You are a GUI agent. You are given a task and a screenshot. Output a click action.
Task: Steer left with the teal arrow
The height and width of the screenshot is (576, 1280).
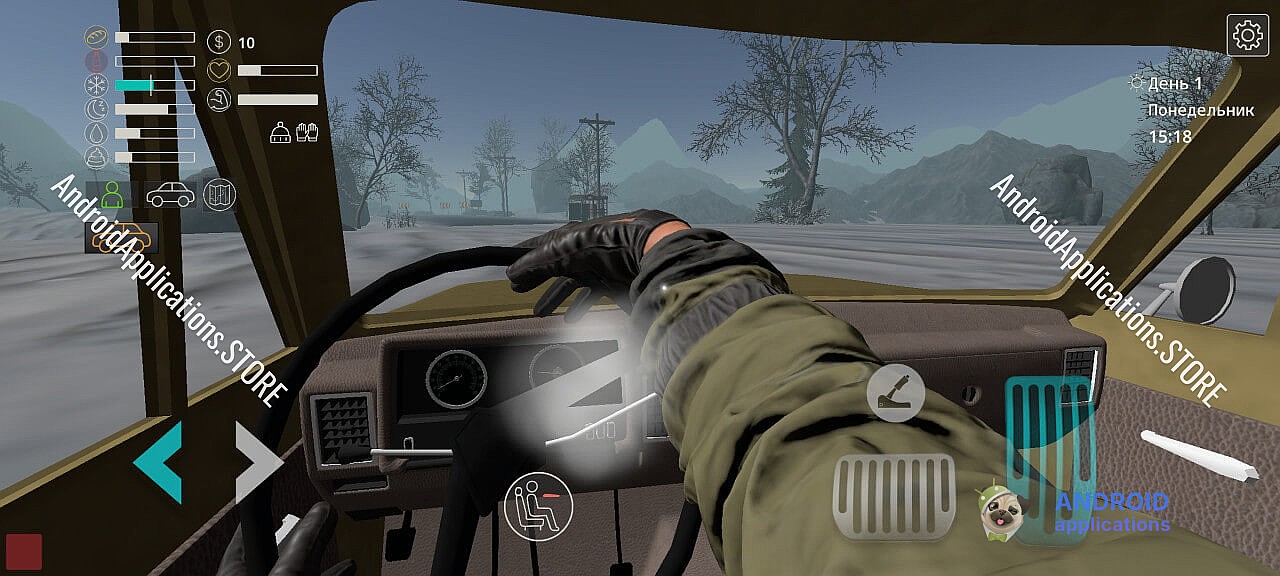pos(158,461)
